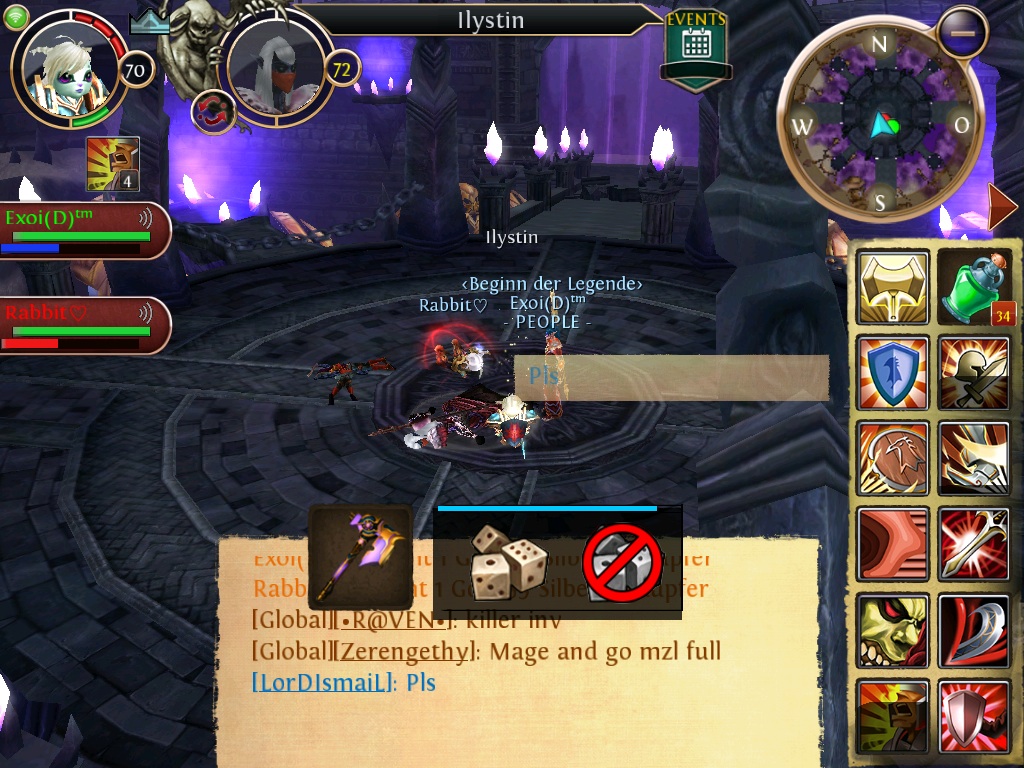Open the crown icon menu
This screenshot has height=768, width=1024.
coord(150,22)
